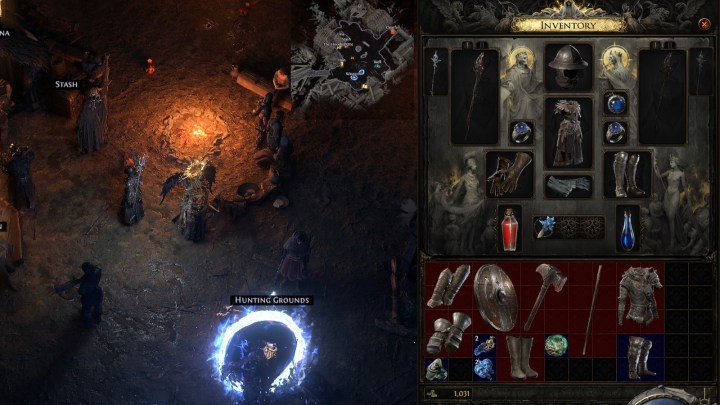Viewport: 720px width, 405px height.
Task: Select the blue-highlighted boots in backpack
Action: coord(639,356)
